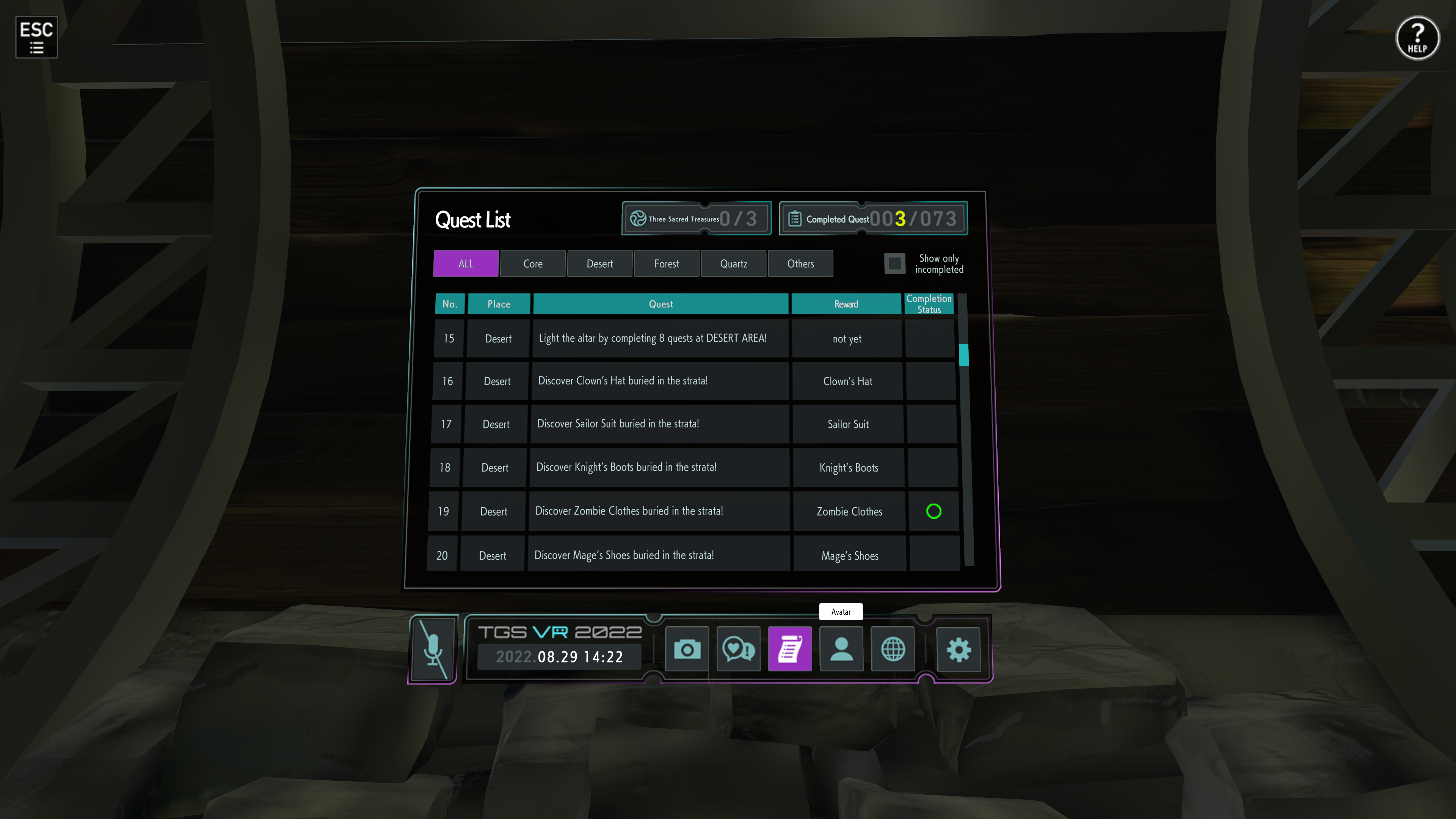Open the camera screenshot tool

(687, 649)
